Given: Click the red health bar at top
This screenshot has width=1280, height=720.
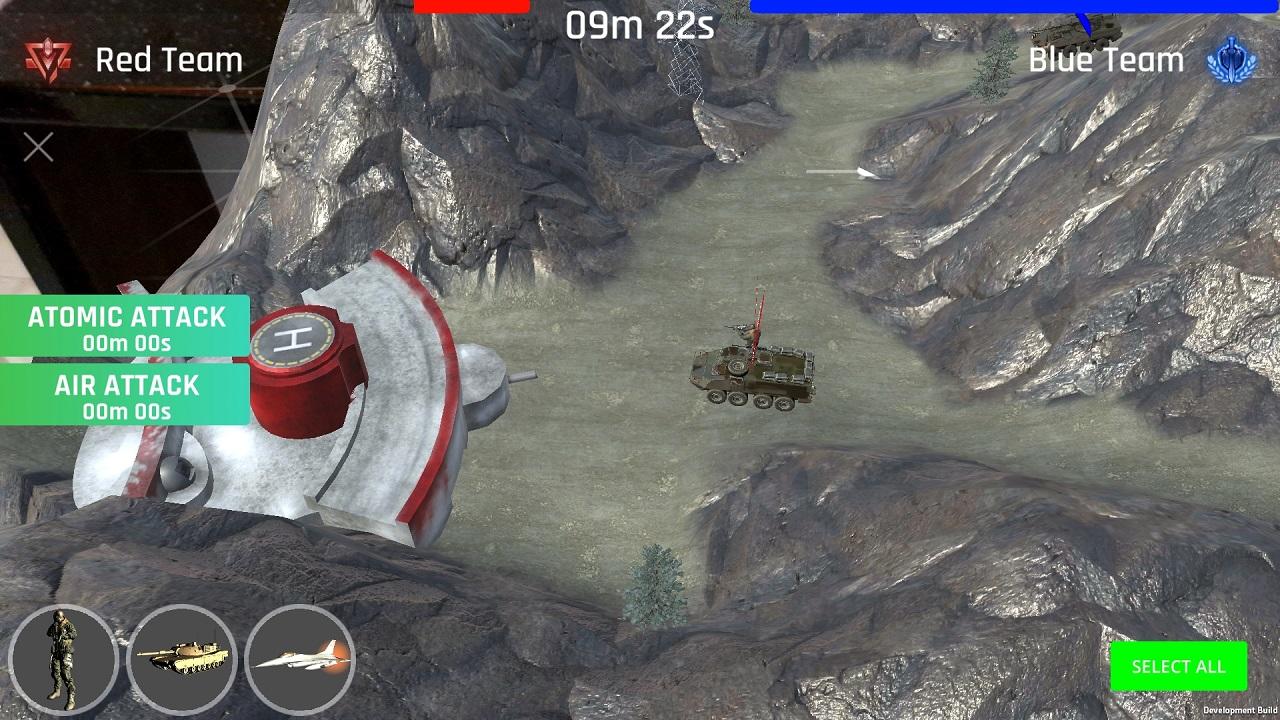Looking at the screenshot, I should [x=472, y=5].
